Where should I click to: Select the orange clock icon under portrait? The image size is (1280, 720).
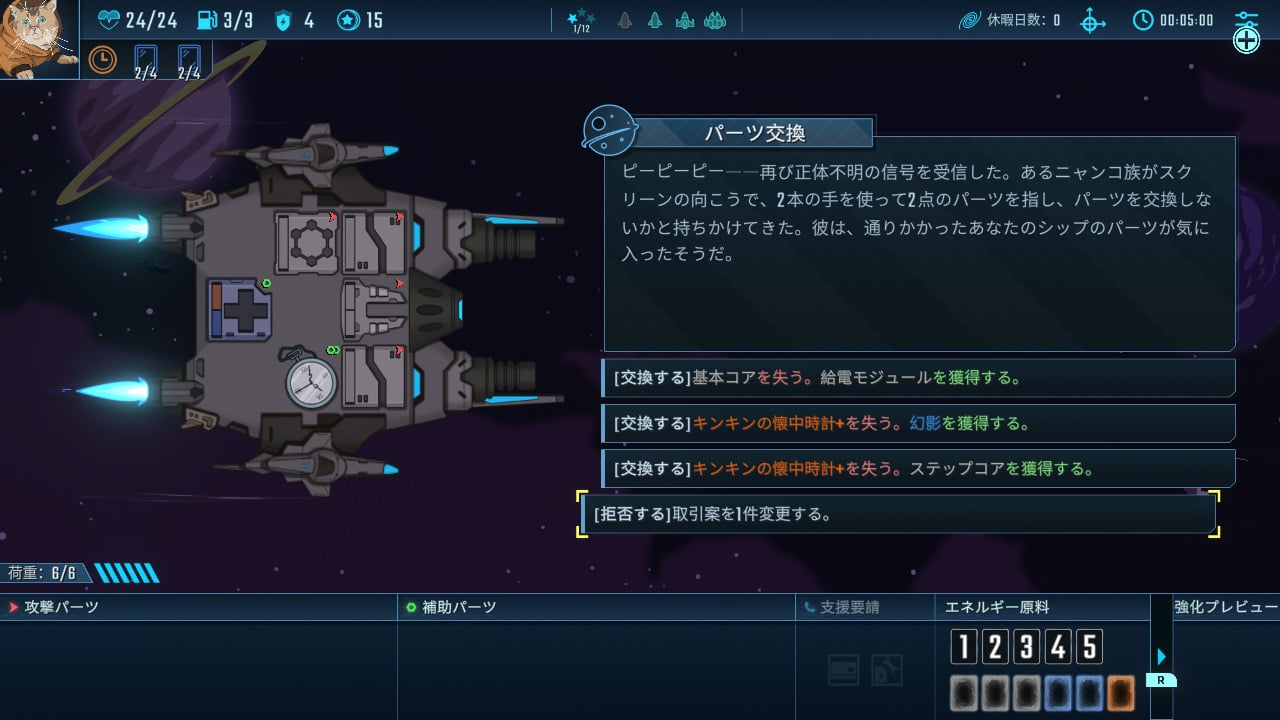tap(102, 60)
